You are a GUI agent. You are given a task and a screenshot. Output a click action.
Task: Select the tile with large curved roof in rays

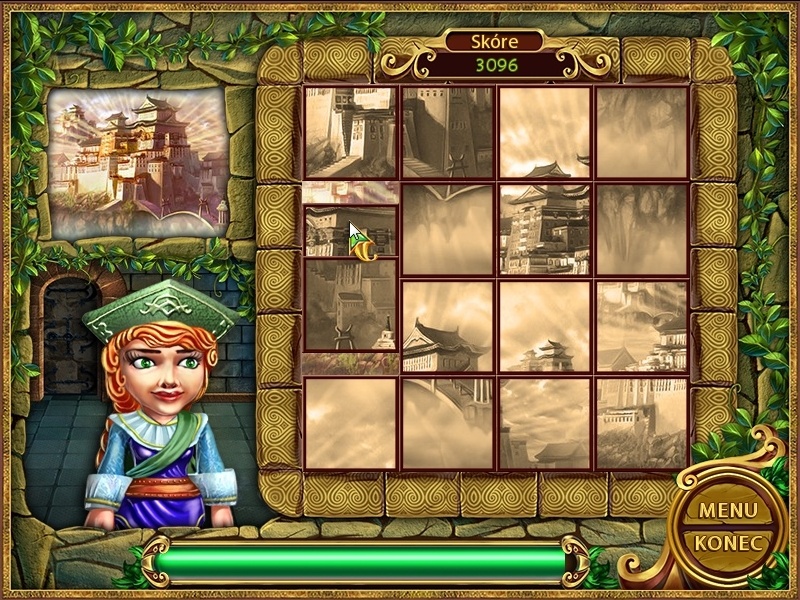(447, 326)
